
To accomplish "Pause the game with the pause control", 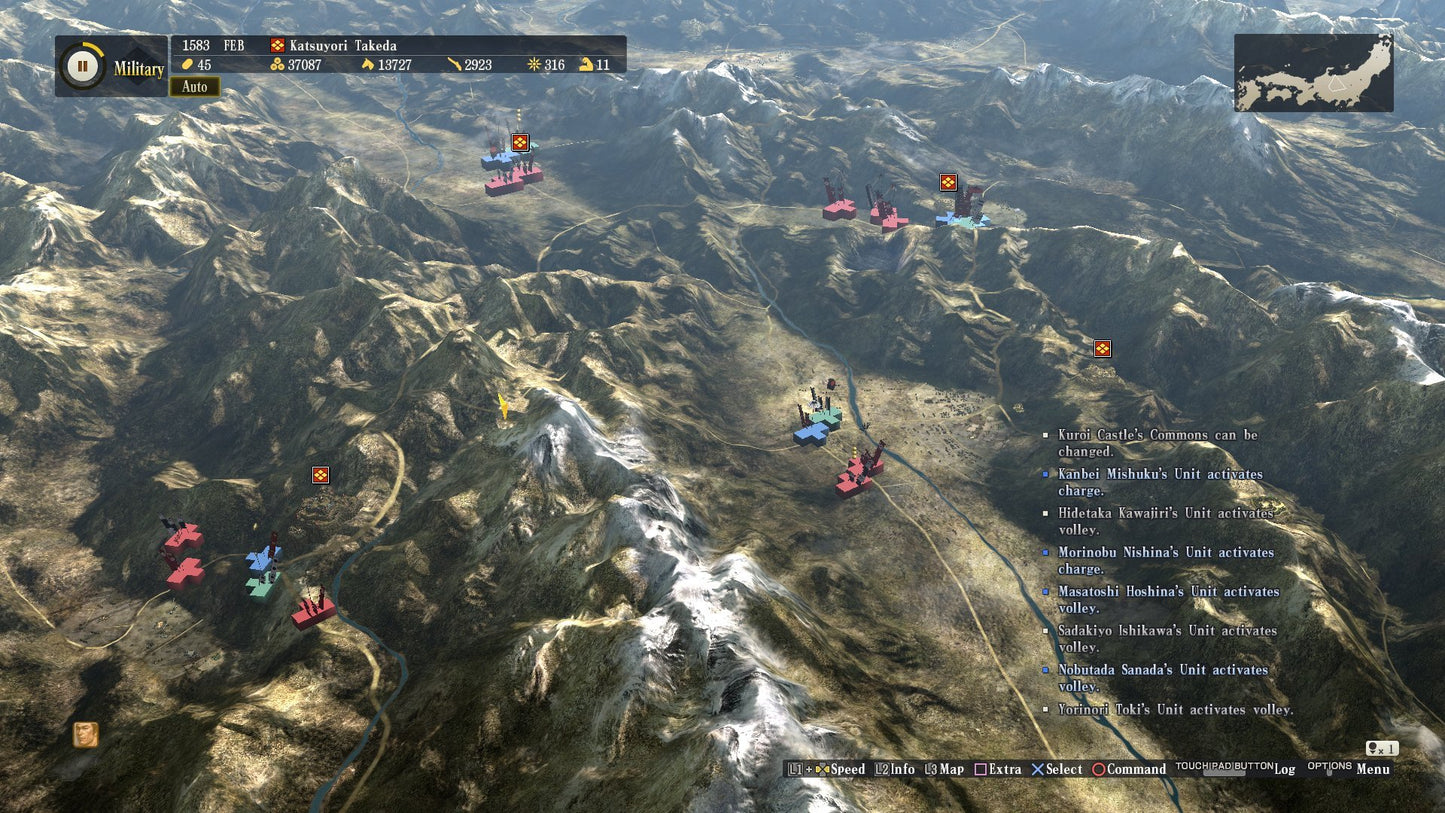I will (84, 66).
